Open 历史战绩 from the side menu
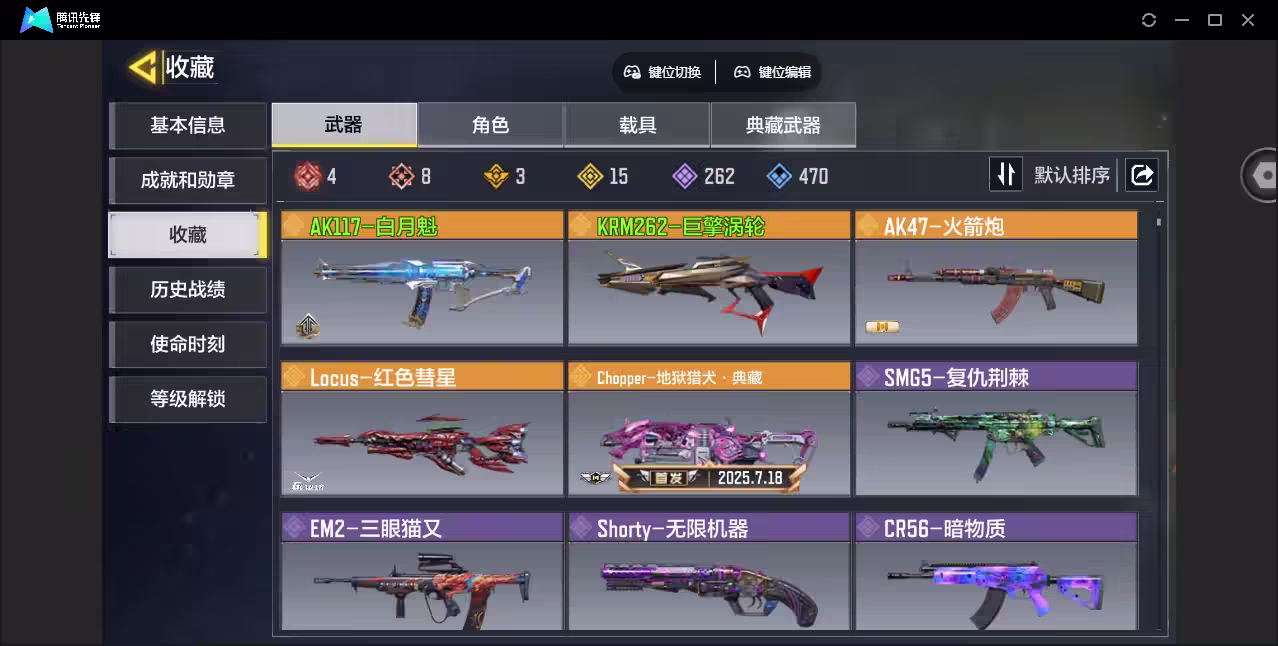Image resolution: width=1278 pixels, height=646 pixels. (x=187, y=290)
